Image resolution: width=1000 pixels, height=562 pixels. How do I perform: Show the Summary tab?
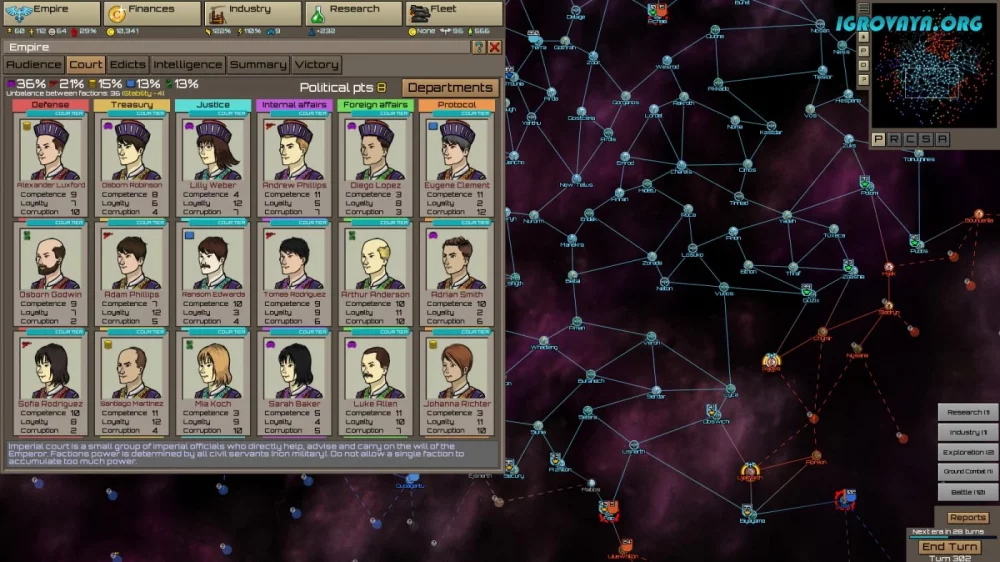258,65
